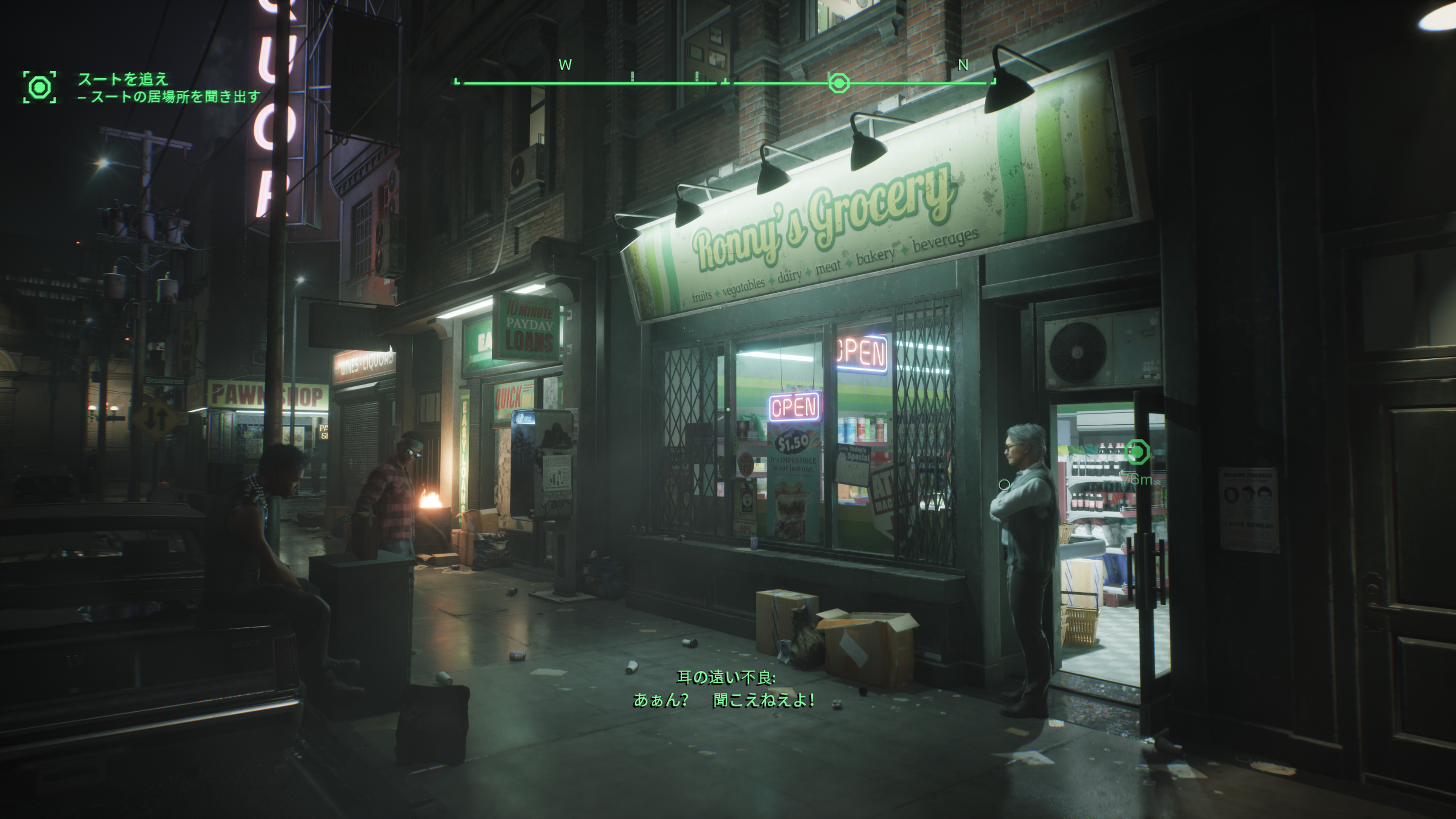Open the スートを追え objective text
This screenshot has height=819, width=1456.
coord(123,78)
